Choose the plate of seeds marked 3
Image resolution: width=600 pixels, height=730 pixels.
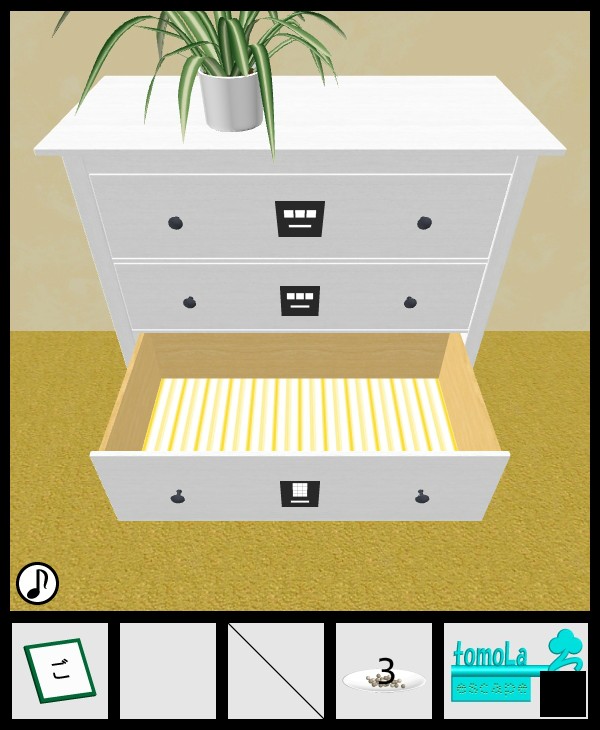(384, 673)
